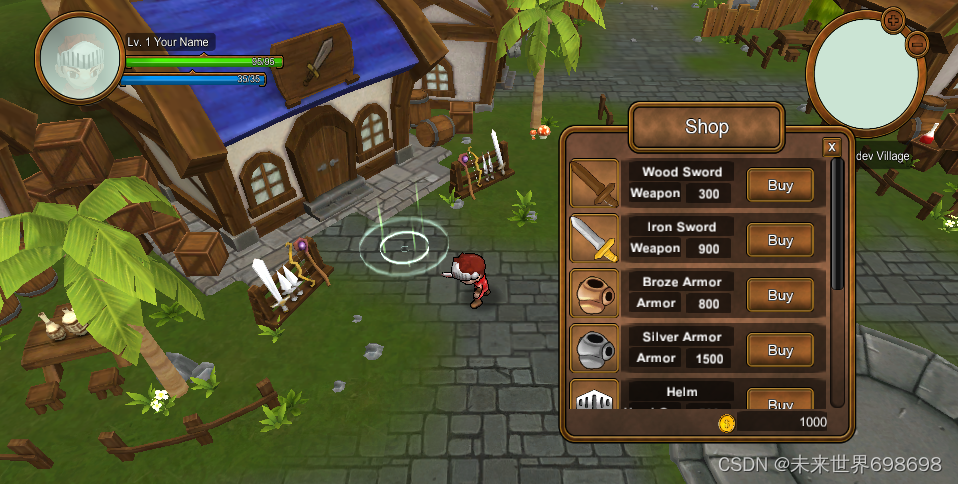This screenshot has height=484, width=958.
Task: Purchase the Broze Armor
Action: click(780, 295)
